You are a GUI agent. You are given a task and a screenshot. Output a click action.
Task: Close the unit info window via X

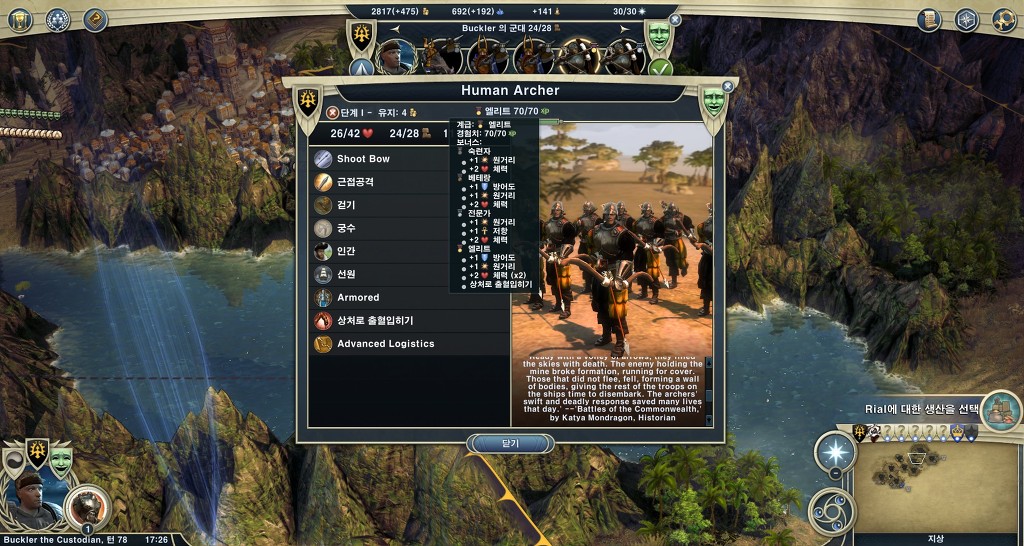(727, 87)
